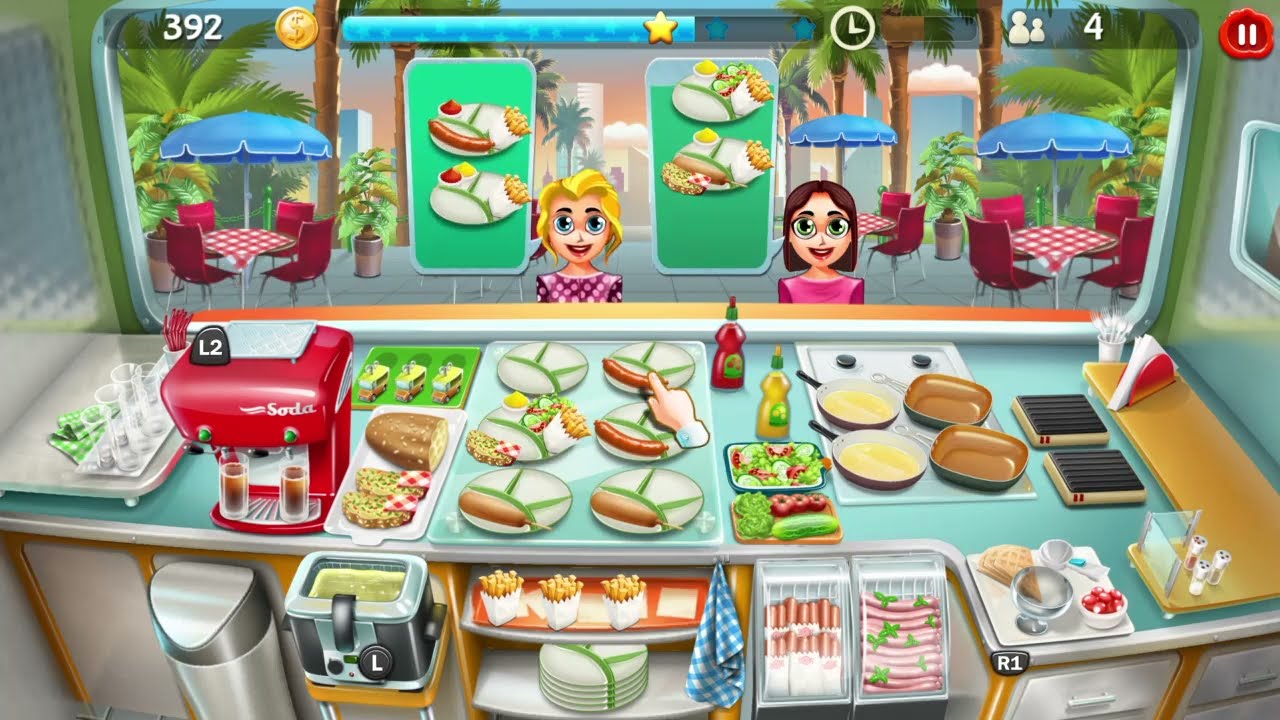The image size is (1280, 720).
Task: Click the two-person customers icon
Action: tap(1029, 27)
